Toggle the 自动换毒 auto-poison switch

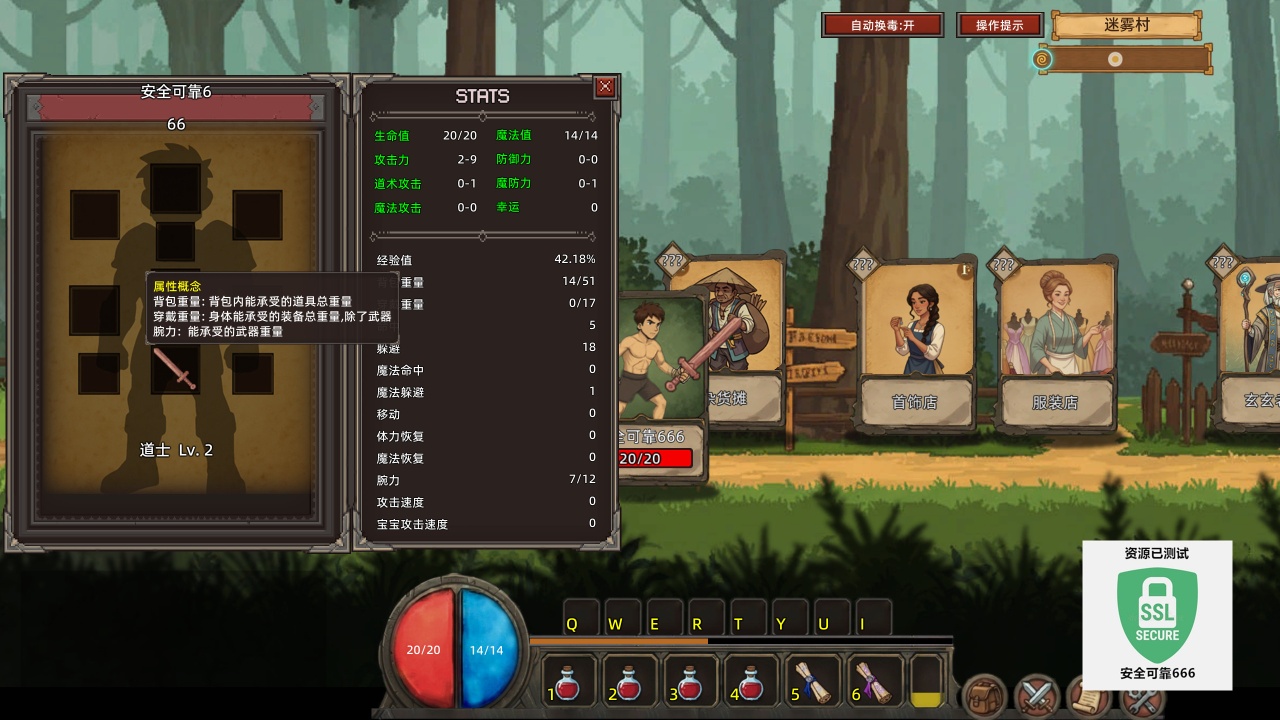click(882, 25)
